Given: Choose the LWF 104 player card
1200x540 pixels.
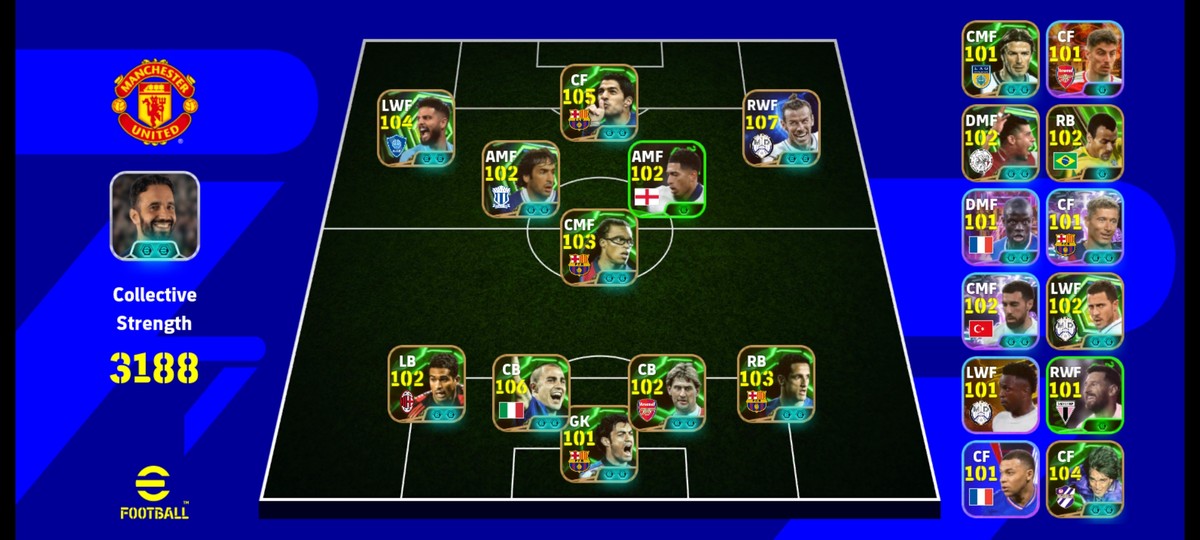Looking at the screenshot, I should [416, 128].
